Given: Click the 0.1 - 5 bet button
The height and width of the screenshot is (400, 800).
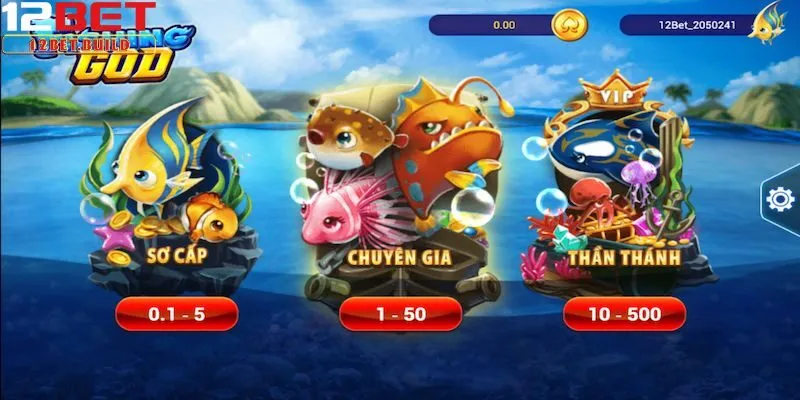Looking at the screenshot, I should point(176,314).
